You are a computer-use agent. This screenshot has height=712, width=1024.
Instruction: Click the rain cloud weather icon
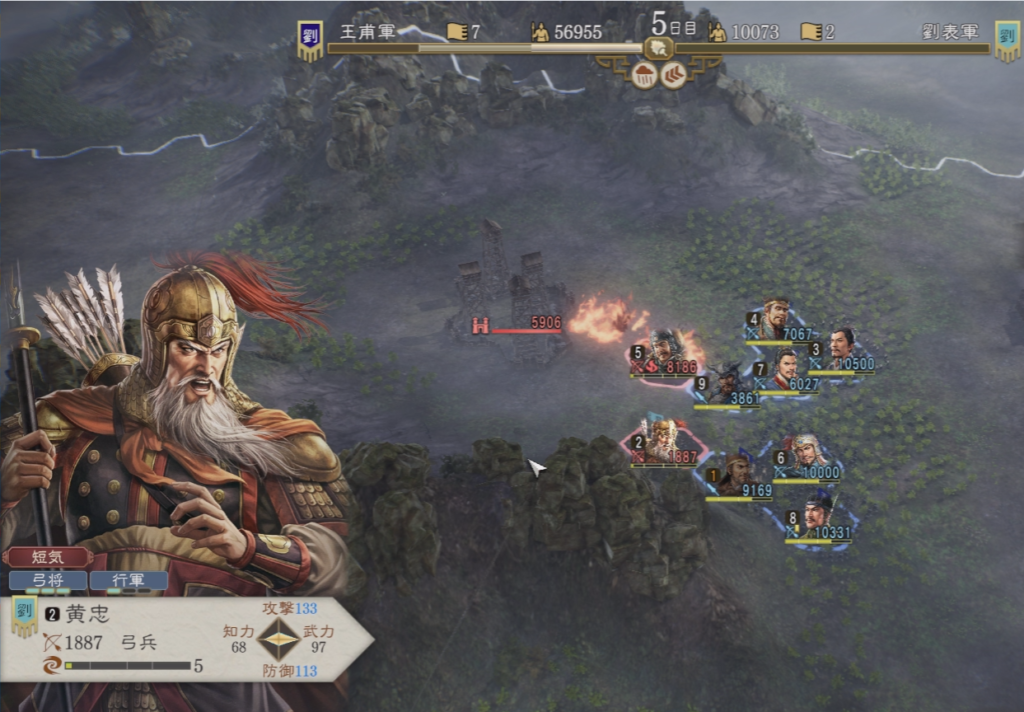(644, 76)
